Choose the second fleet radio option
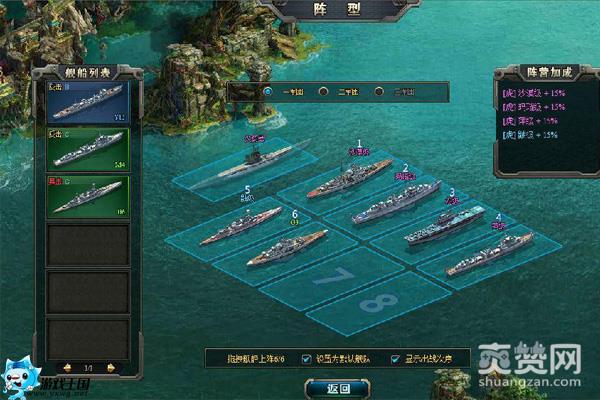Screen dimensions: 600x400 (323, 91)
